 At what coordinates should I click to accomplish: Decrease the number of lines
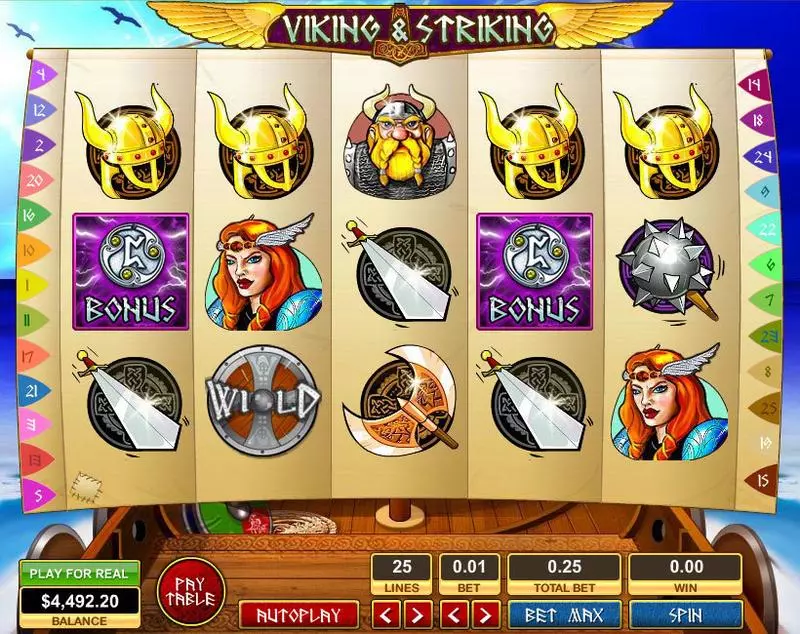[388, 613]
